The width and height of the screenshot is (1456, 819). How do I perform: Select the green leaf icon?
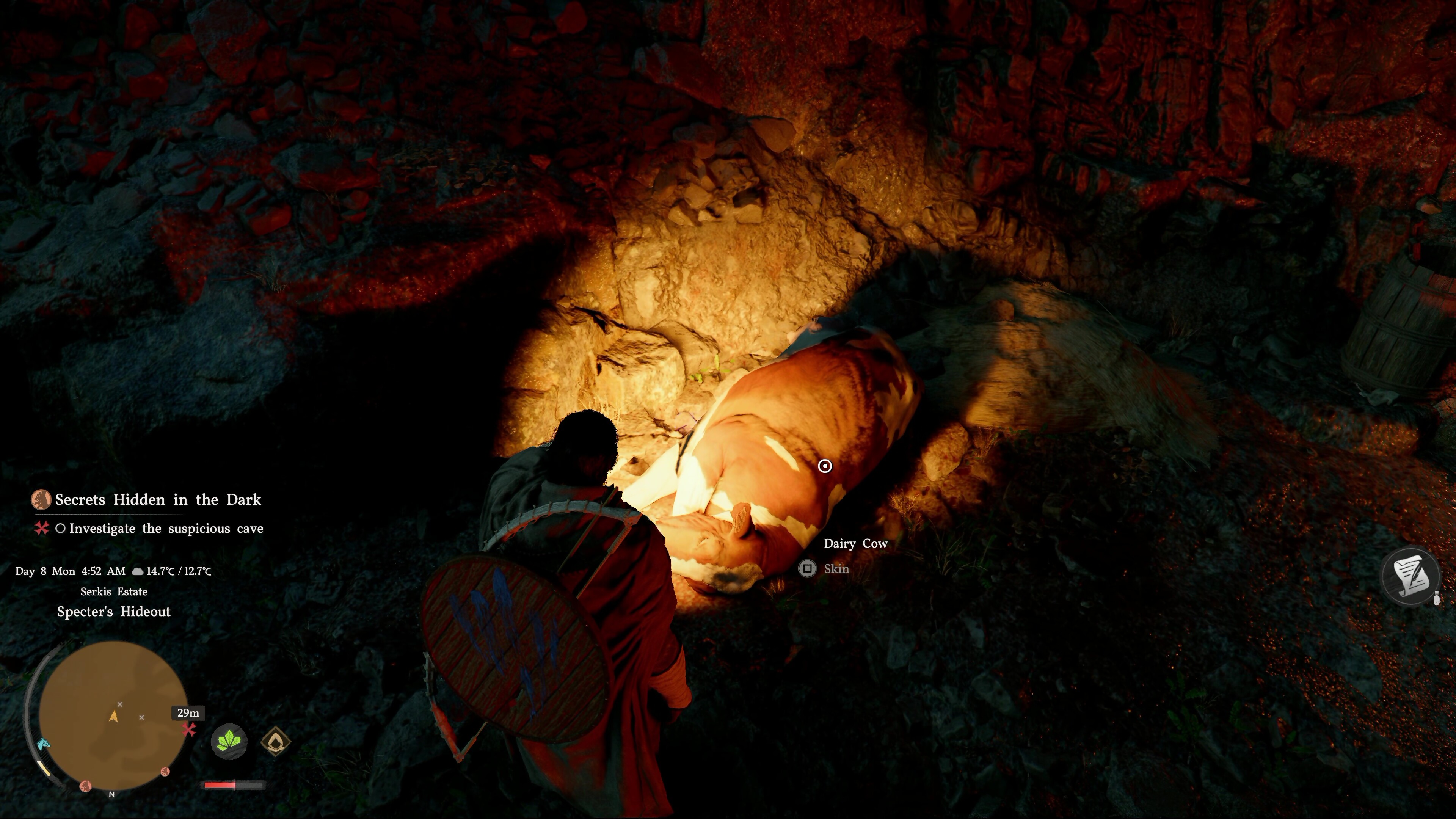click(229, 741)
